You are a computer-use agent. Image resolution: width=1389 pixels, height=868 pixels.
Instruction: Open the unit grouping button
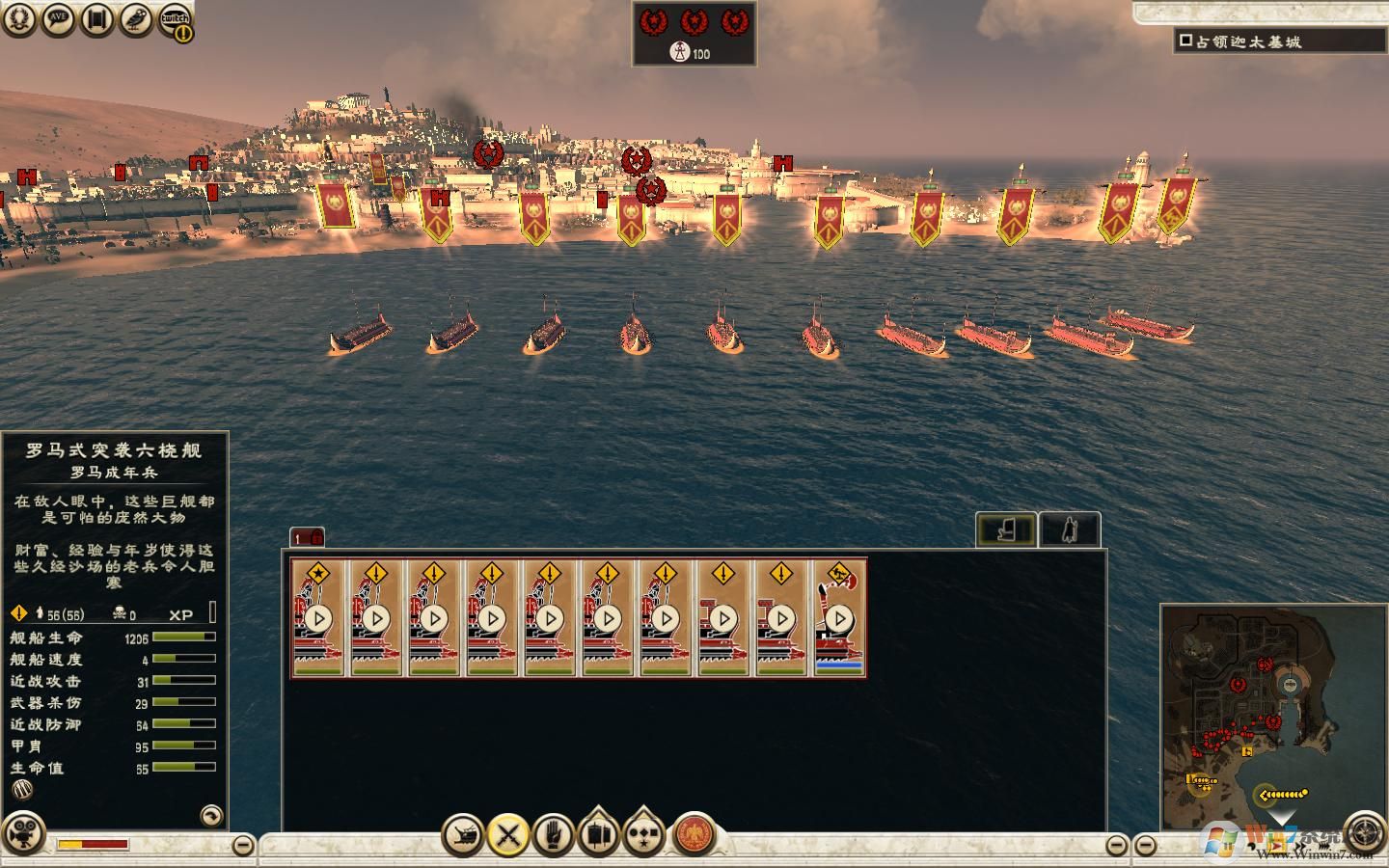pos(598,834)
